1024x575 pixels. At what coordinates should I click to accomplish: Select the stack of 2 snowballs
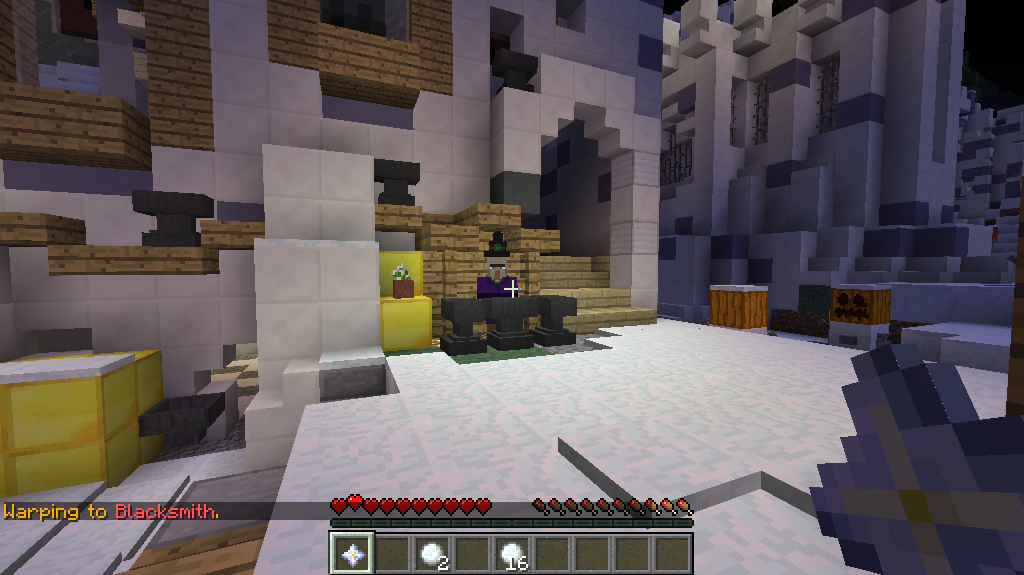pos(432,553)
